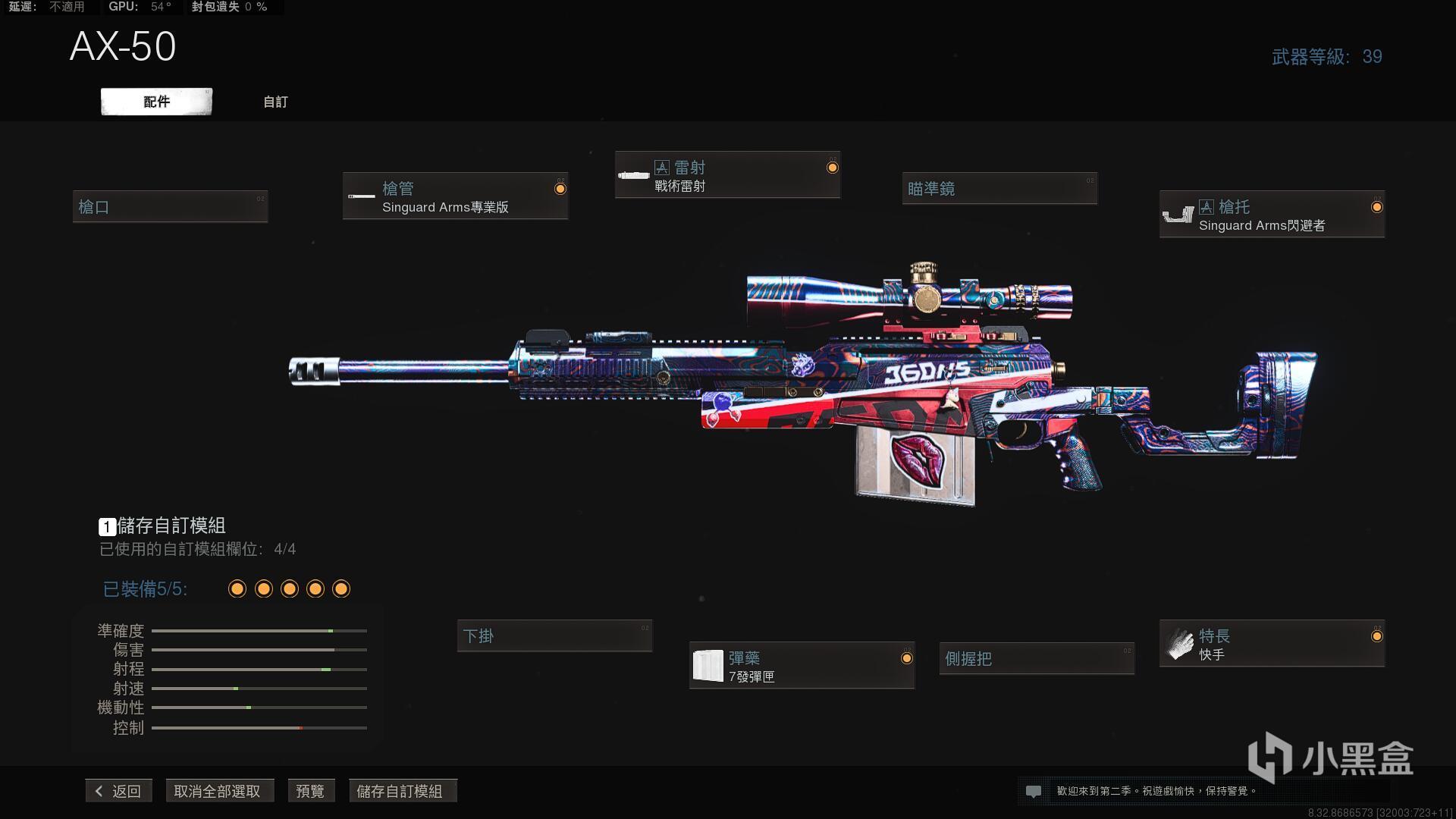Open the 預覽 weapon preview
The image size is (1456, 819).
[x=310, y=791]
